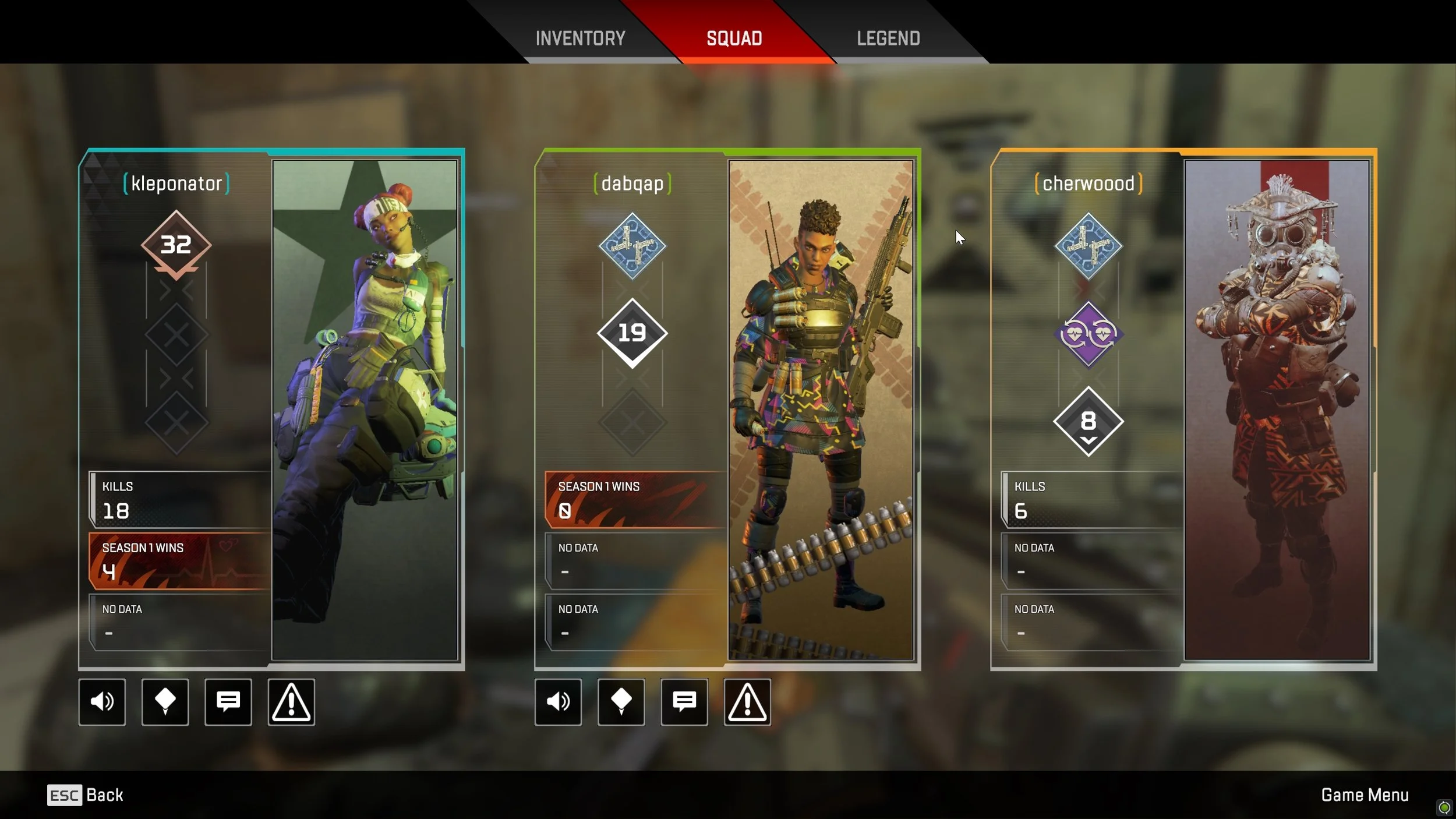Report kleponator using the warning triangle
Screen dimensions: 1456x819
pos(291,702)
